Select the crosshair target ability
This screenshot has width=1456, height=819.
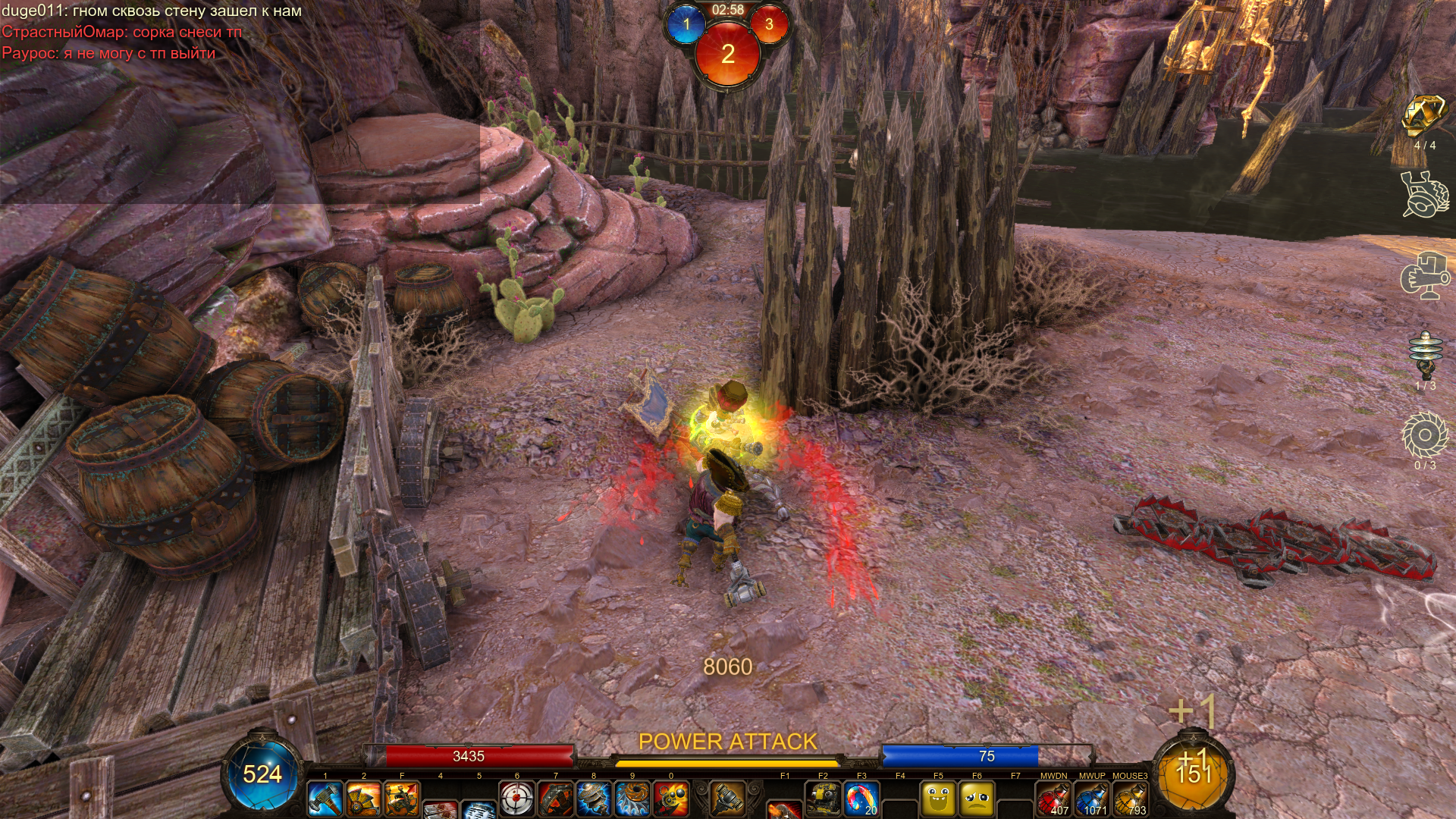tap(517, 799)
